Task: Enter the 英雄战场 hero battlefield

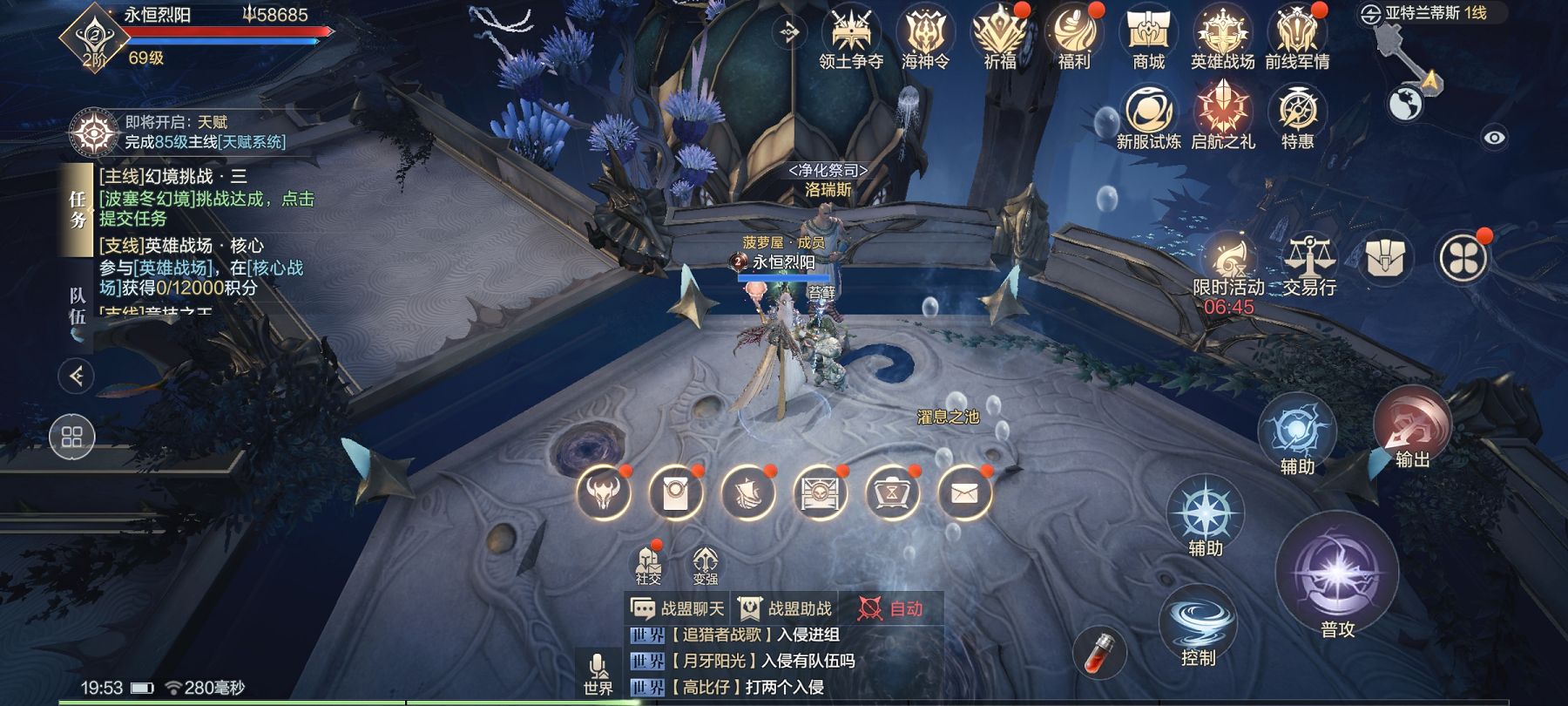Action: [x=1222, y=35]
